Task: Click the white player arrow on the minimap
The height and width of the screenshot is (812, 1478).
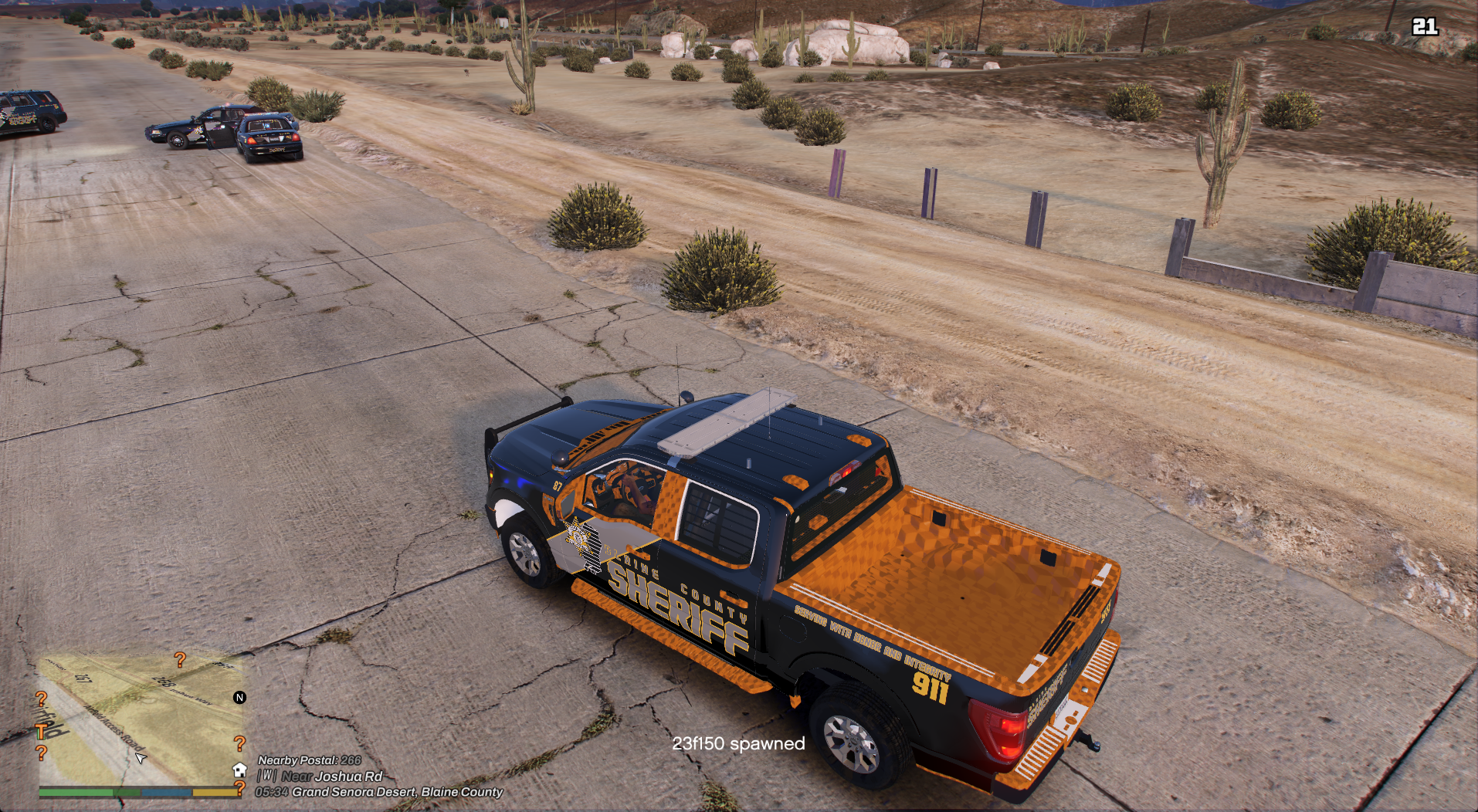Action: click(141, 758)
